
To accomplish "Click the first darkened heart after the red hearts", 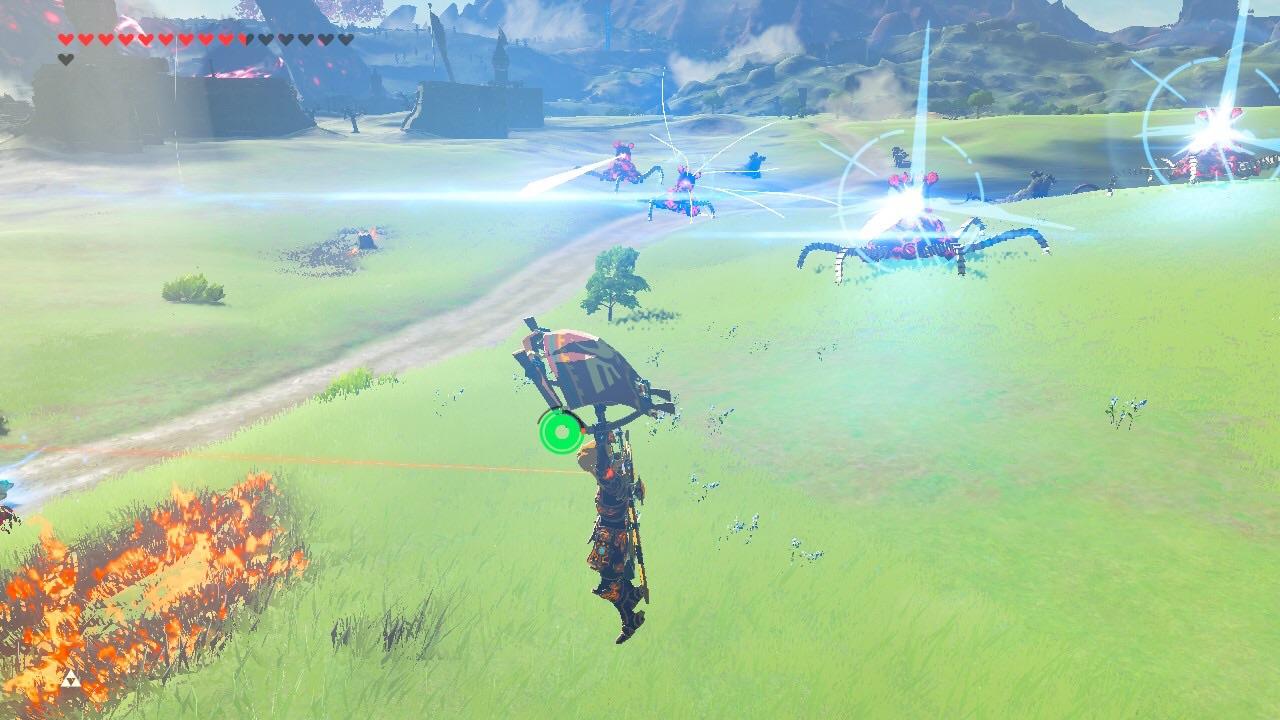I will (264, 38).
